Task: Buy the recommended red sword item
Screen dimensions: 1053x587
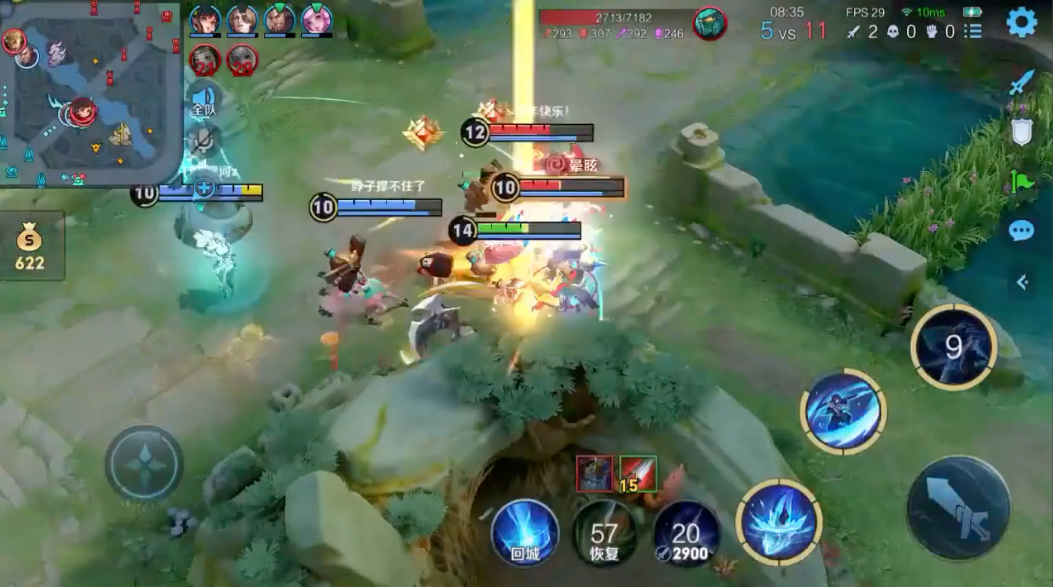Action: click(x=637, y=471)
